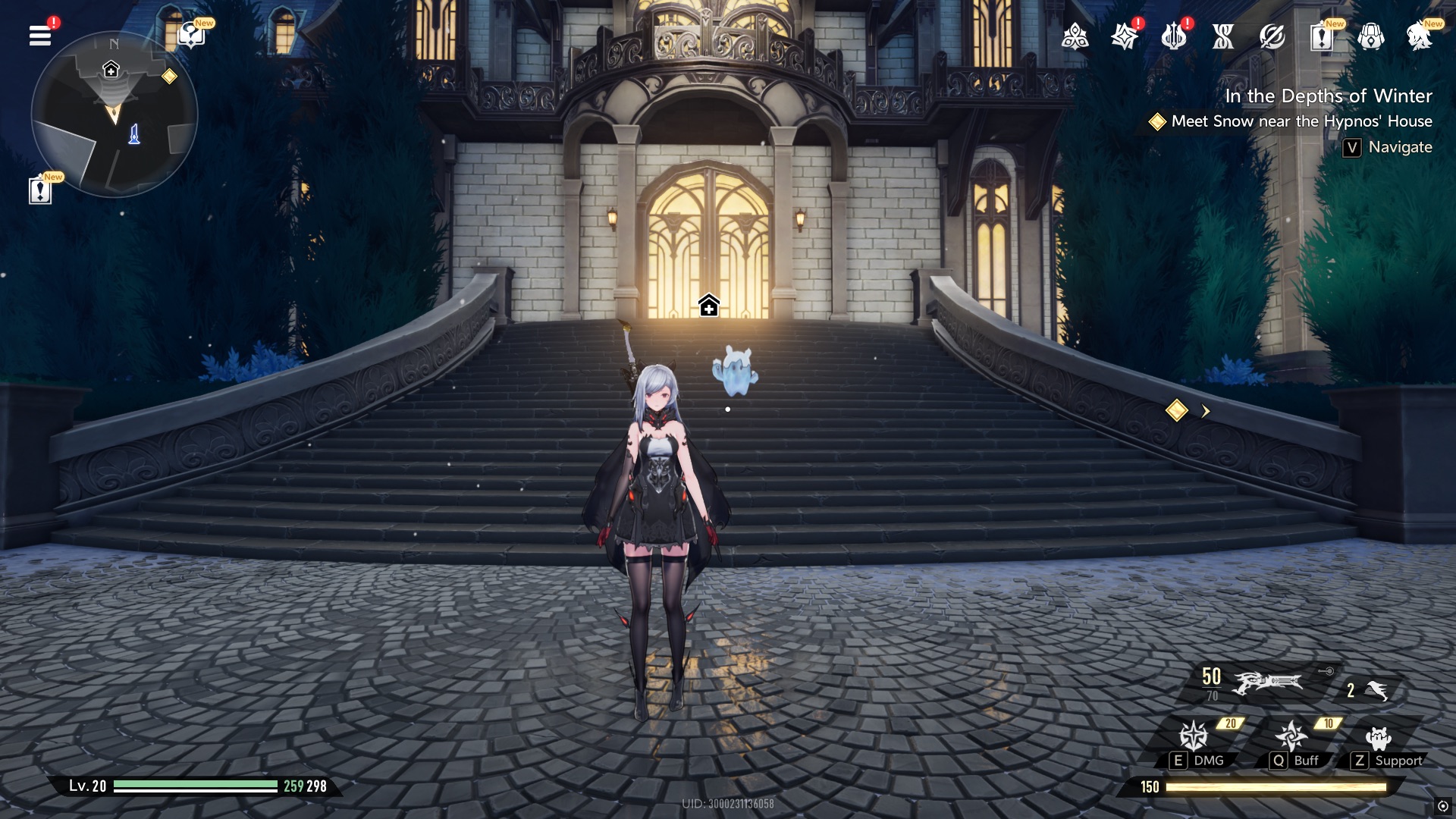Select the dragon gun weapon slot
The width and height of the screenshot is (1456, 819).
click(1266, 682)
